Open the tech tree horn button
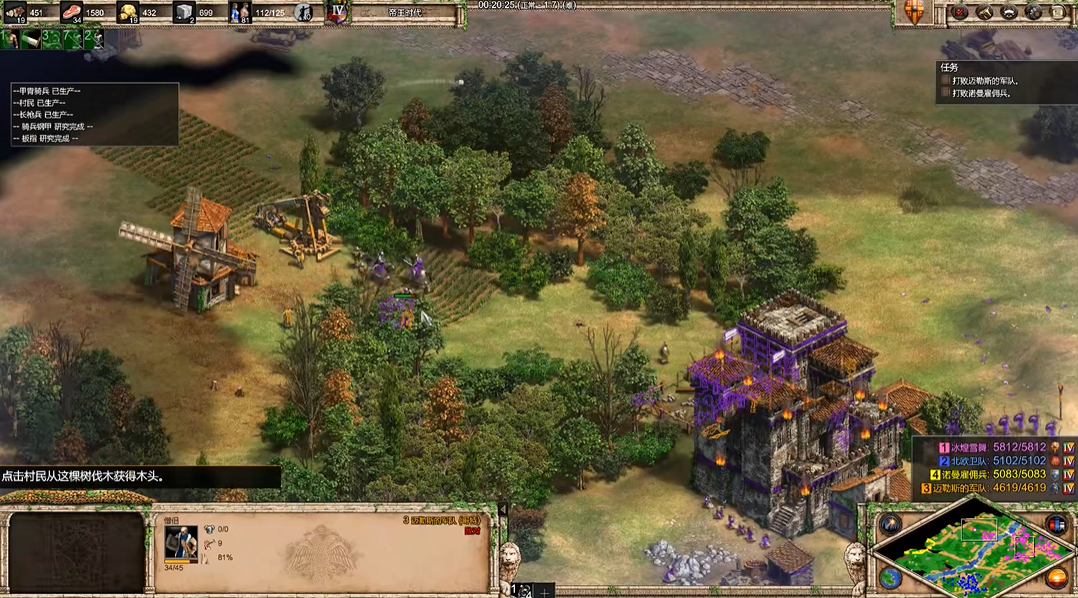 [x=985, y=13]
